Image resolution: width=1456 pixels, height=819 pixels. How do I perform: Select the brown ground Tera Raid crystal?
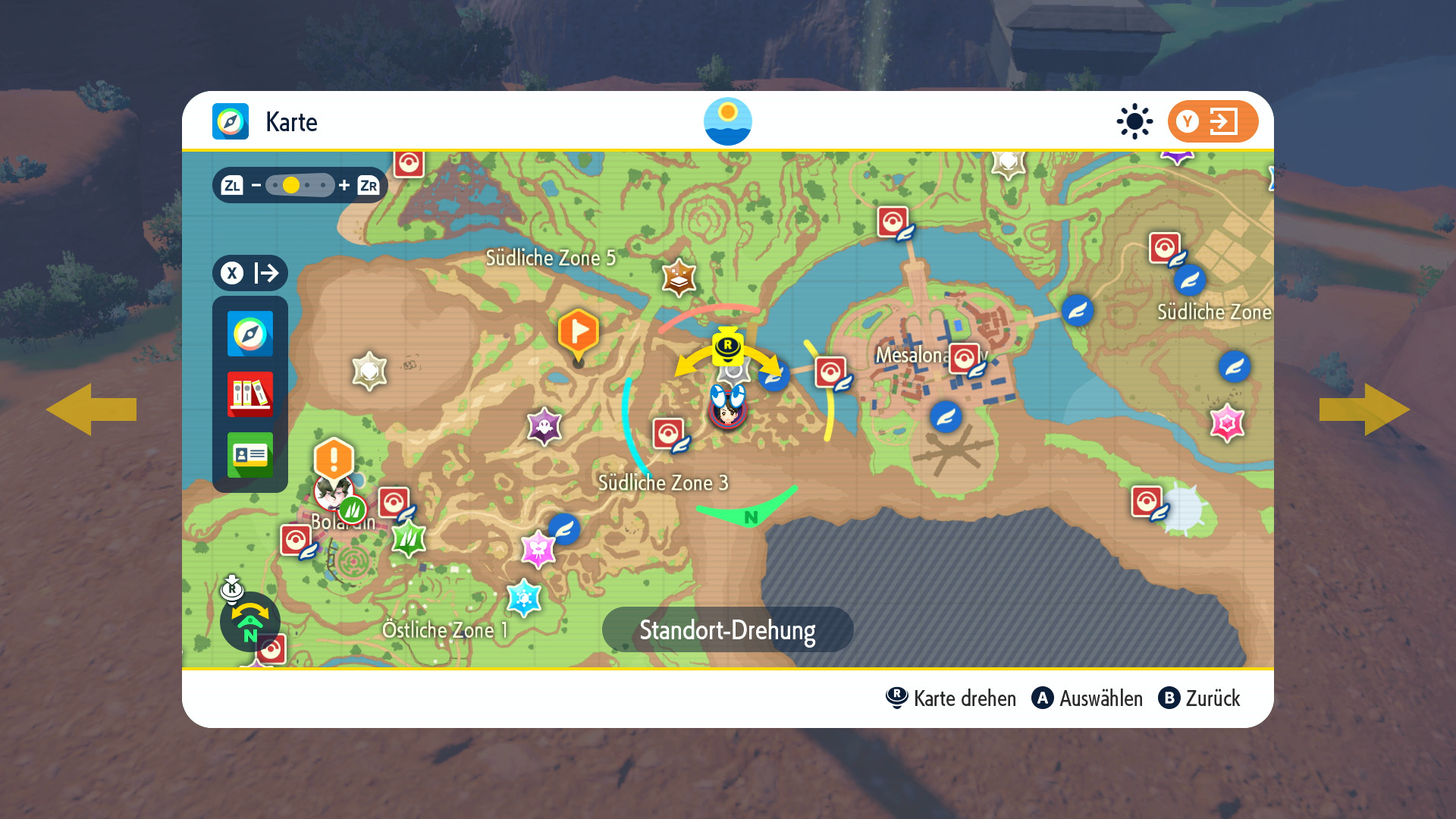pos(679,278)
